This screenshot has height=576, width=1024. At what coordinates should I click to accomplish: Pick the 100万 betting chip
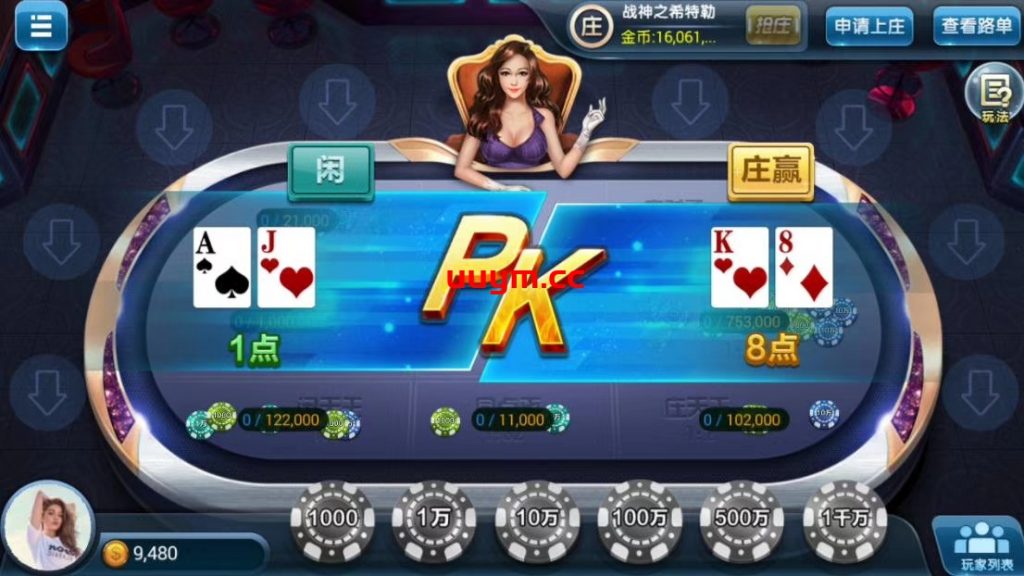[640, 518]
